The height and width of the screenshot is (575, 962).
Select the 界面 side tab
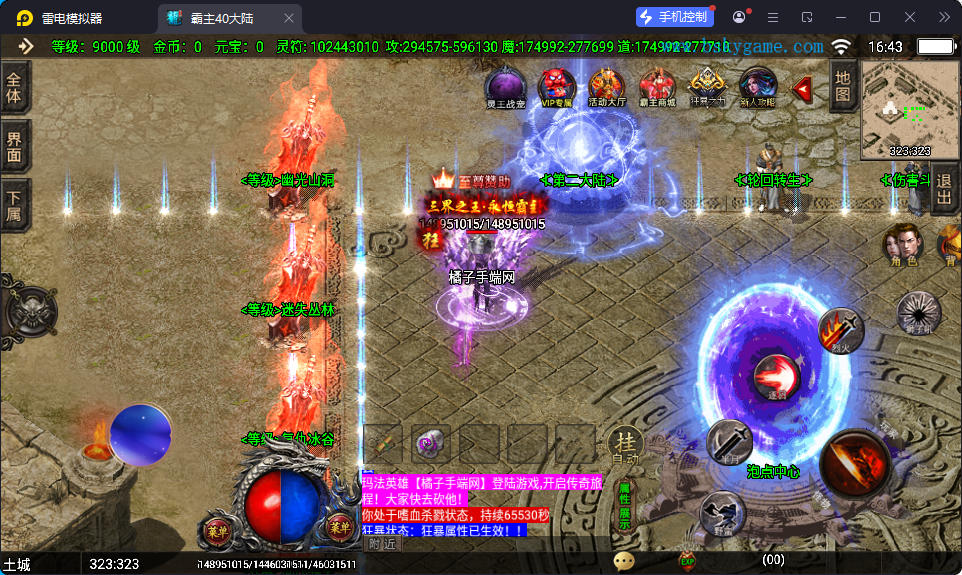click(15, 147)
